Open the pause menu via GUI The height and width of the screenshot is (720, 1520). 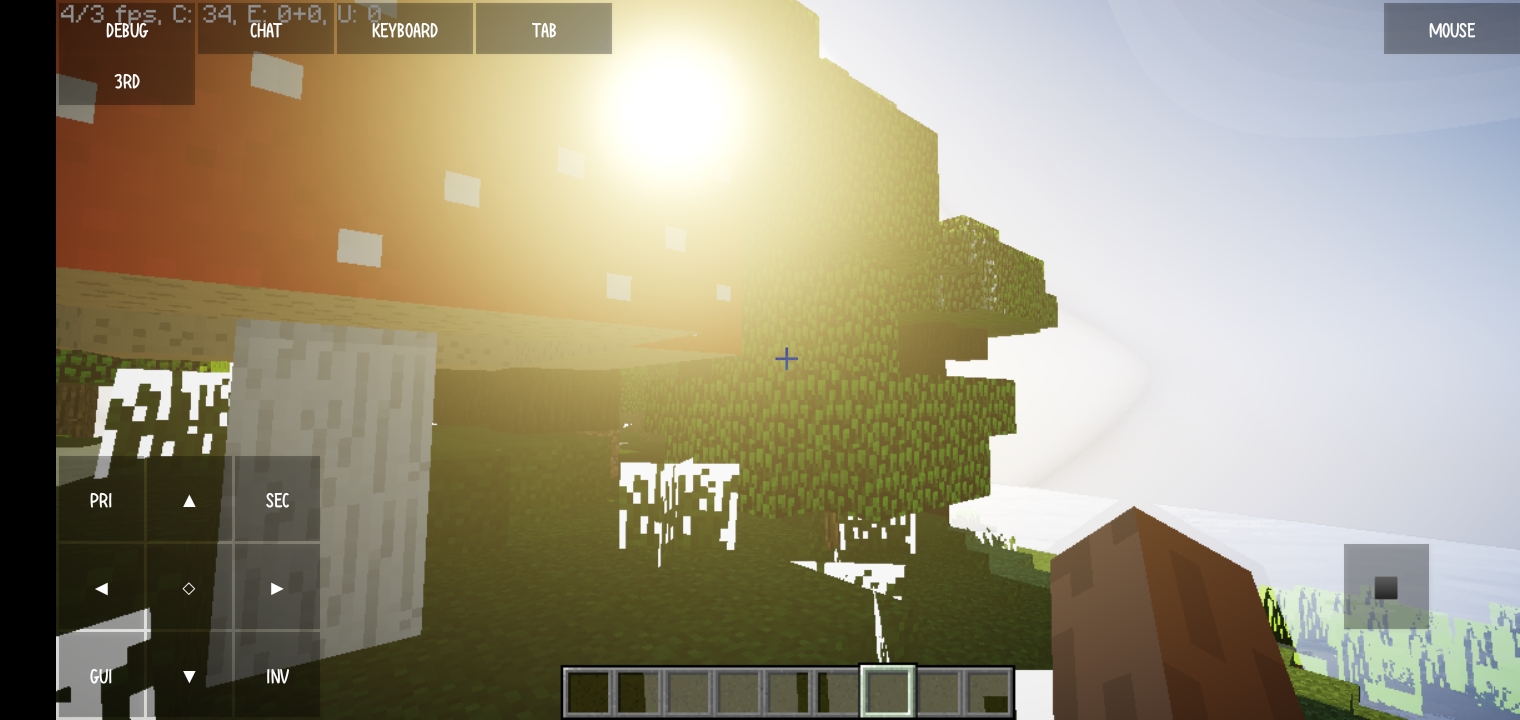(101, 676)
